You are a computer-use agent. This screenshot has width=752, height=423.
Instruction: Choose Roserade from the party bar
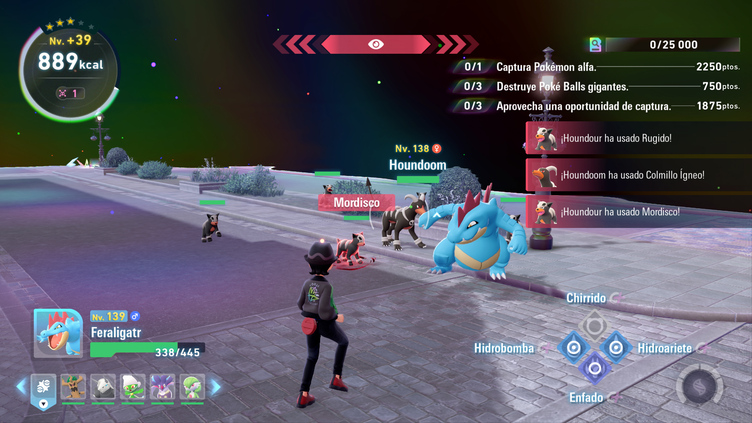pyautogui.click(x=133, y=387)
